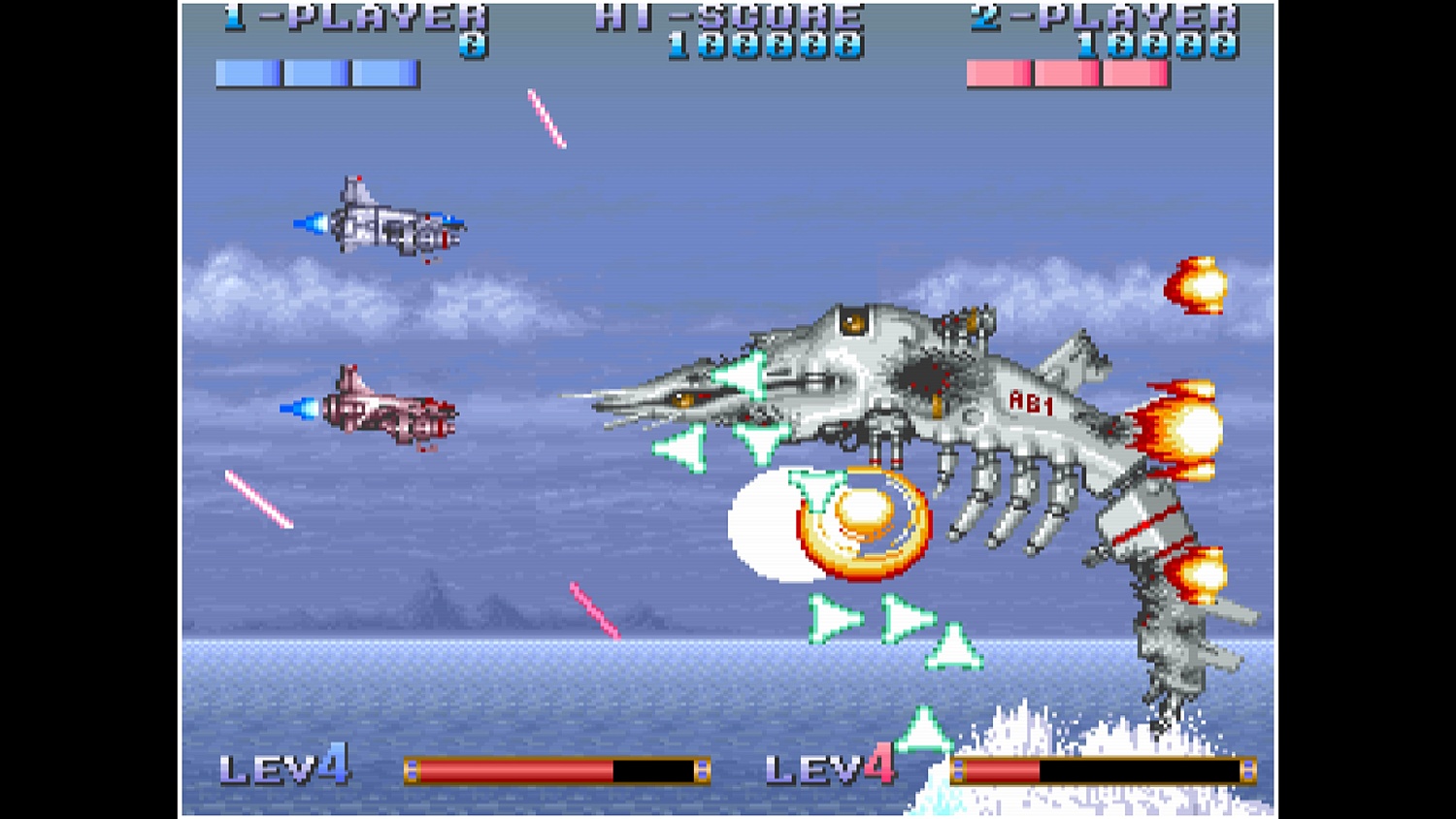Screen dimensions: 1456x819
Task: Toggle the first blue segment of player 1 gauge
Action: click(x=248, y=70)
